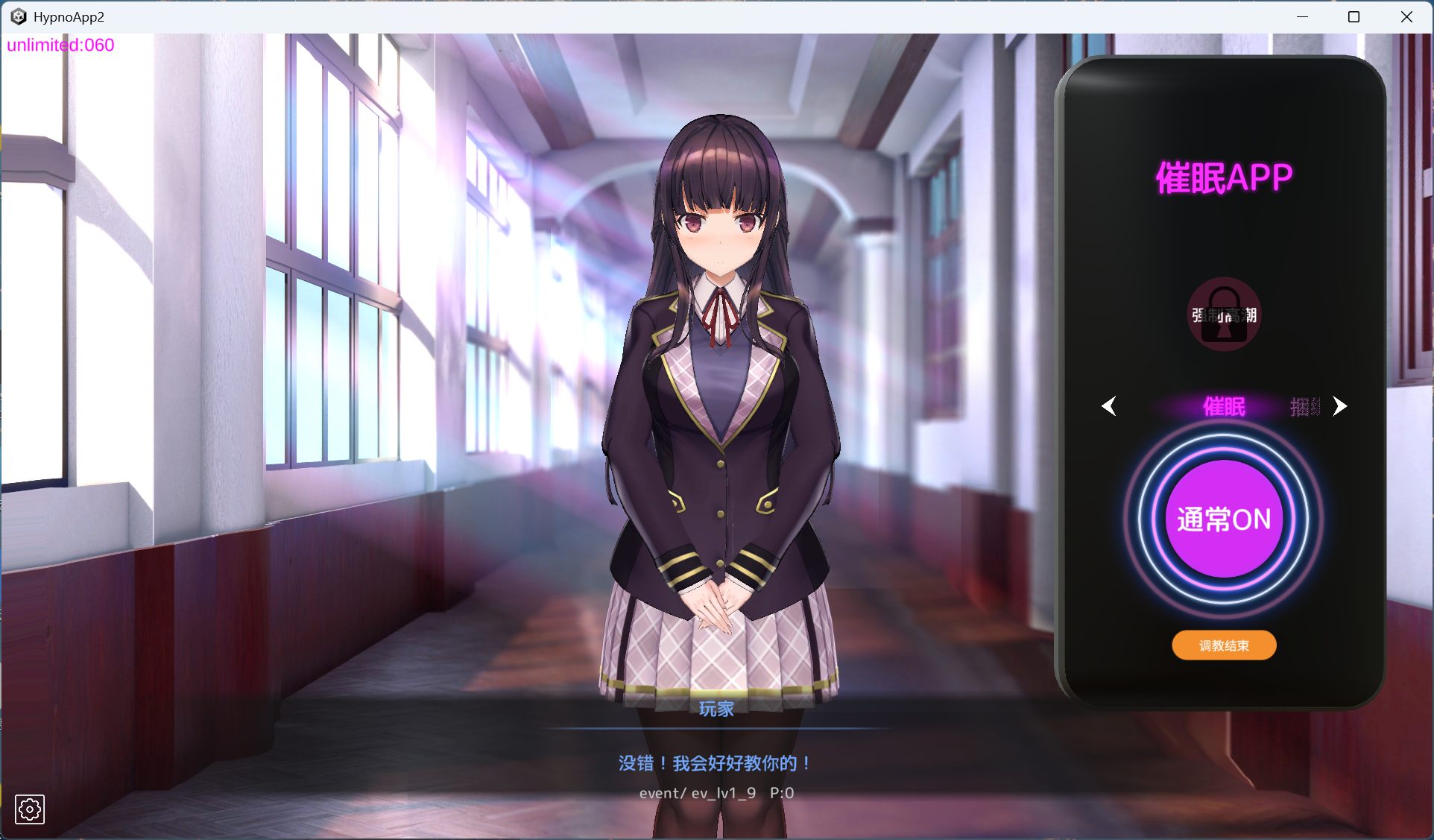Click the P:0 counter text

(783, 792)
